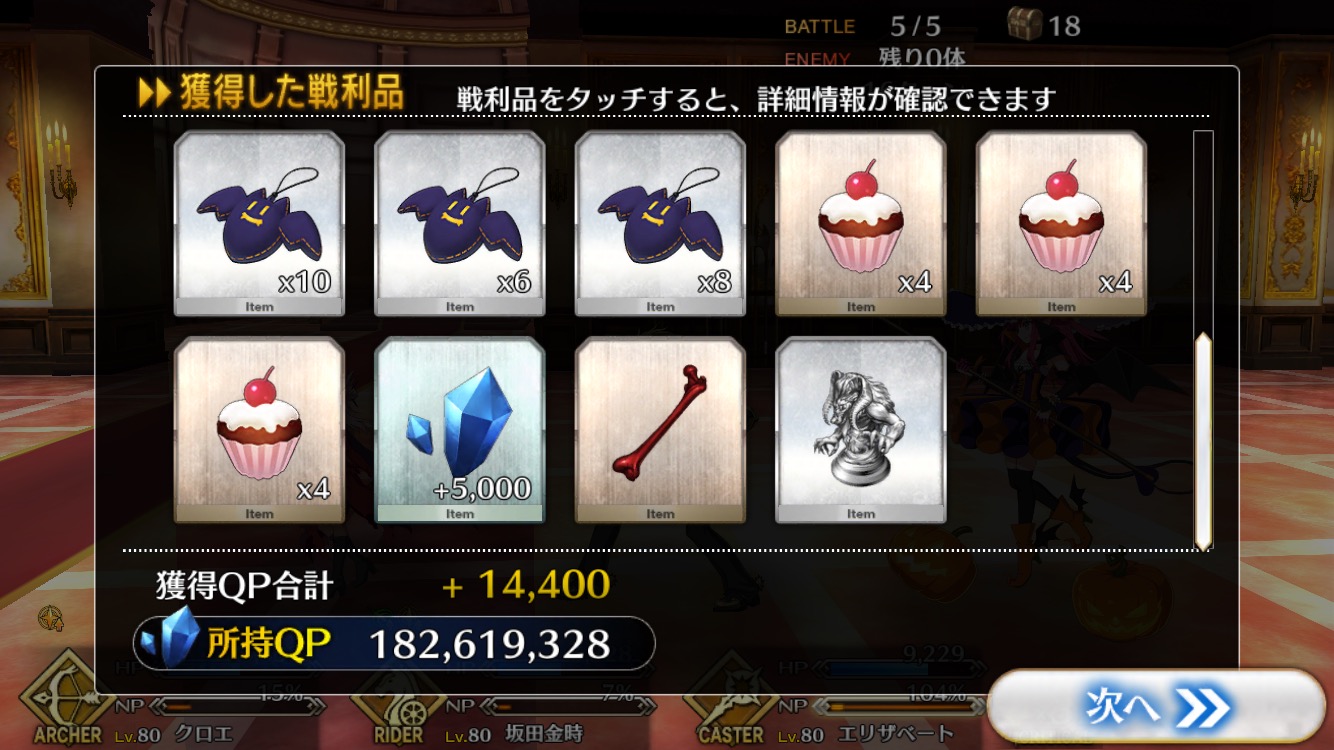Select the bat plush item with x8

click(x=660, y=223)
